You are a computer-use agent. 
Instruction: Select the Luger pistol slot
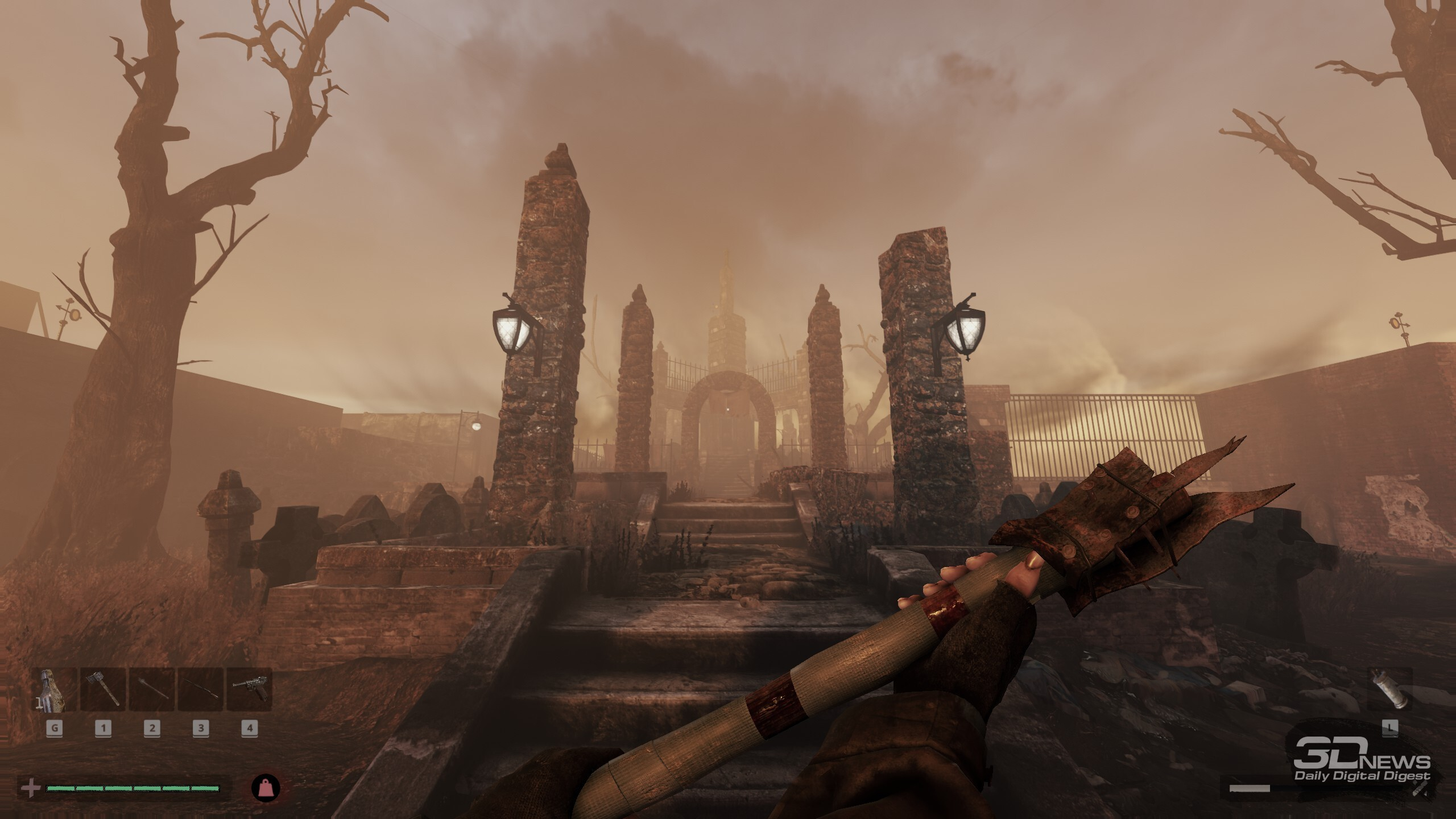(249, 690)
